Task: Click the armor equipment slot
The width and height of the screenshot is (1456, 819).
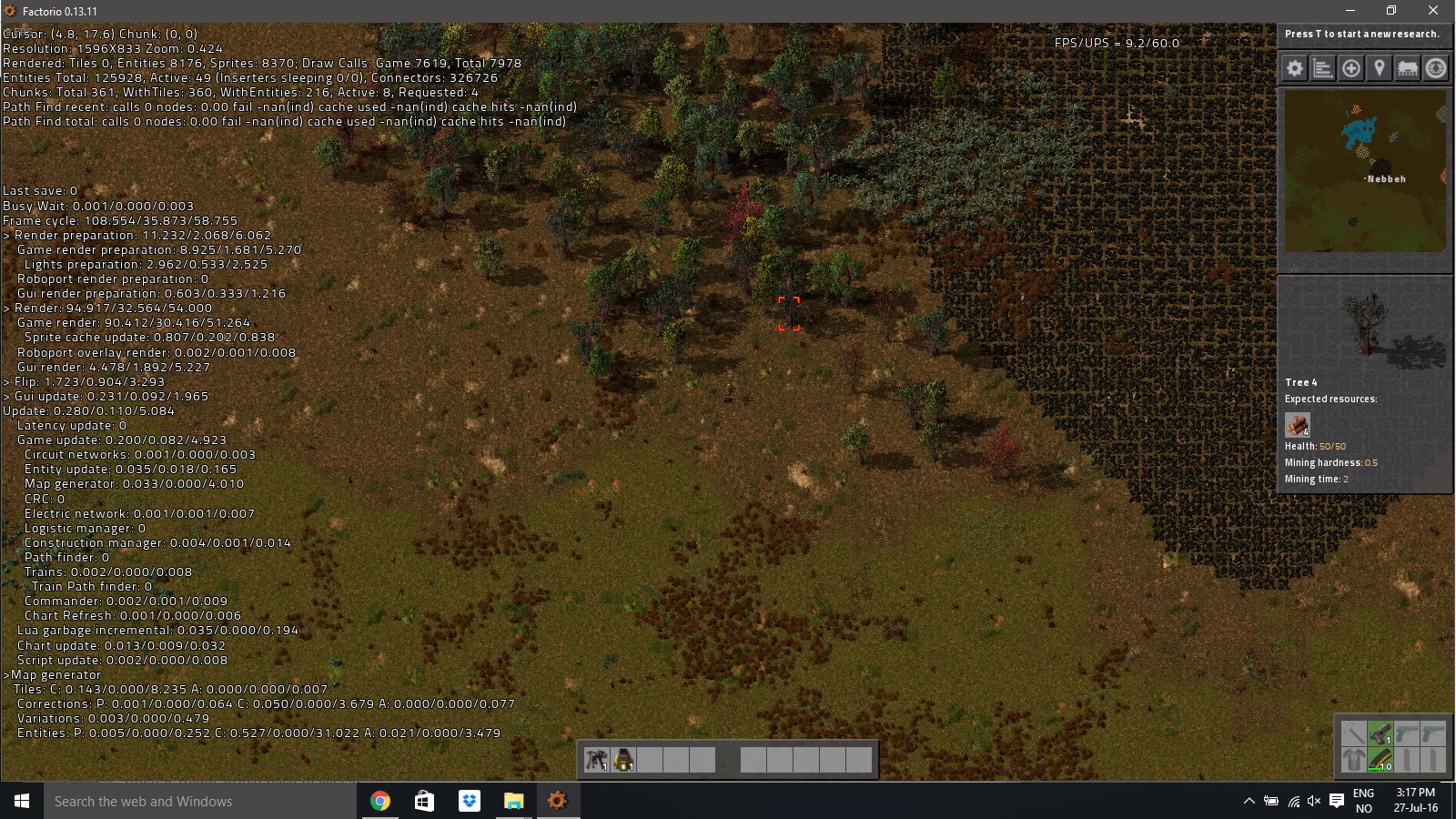Action: 1354,759
